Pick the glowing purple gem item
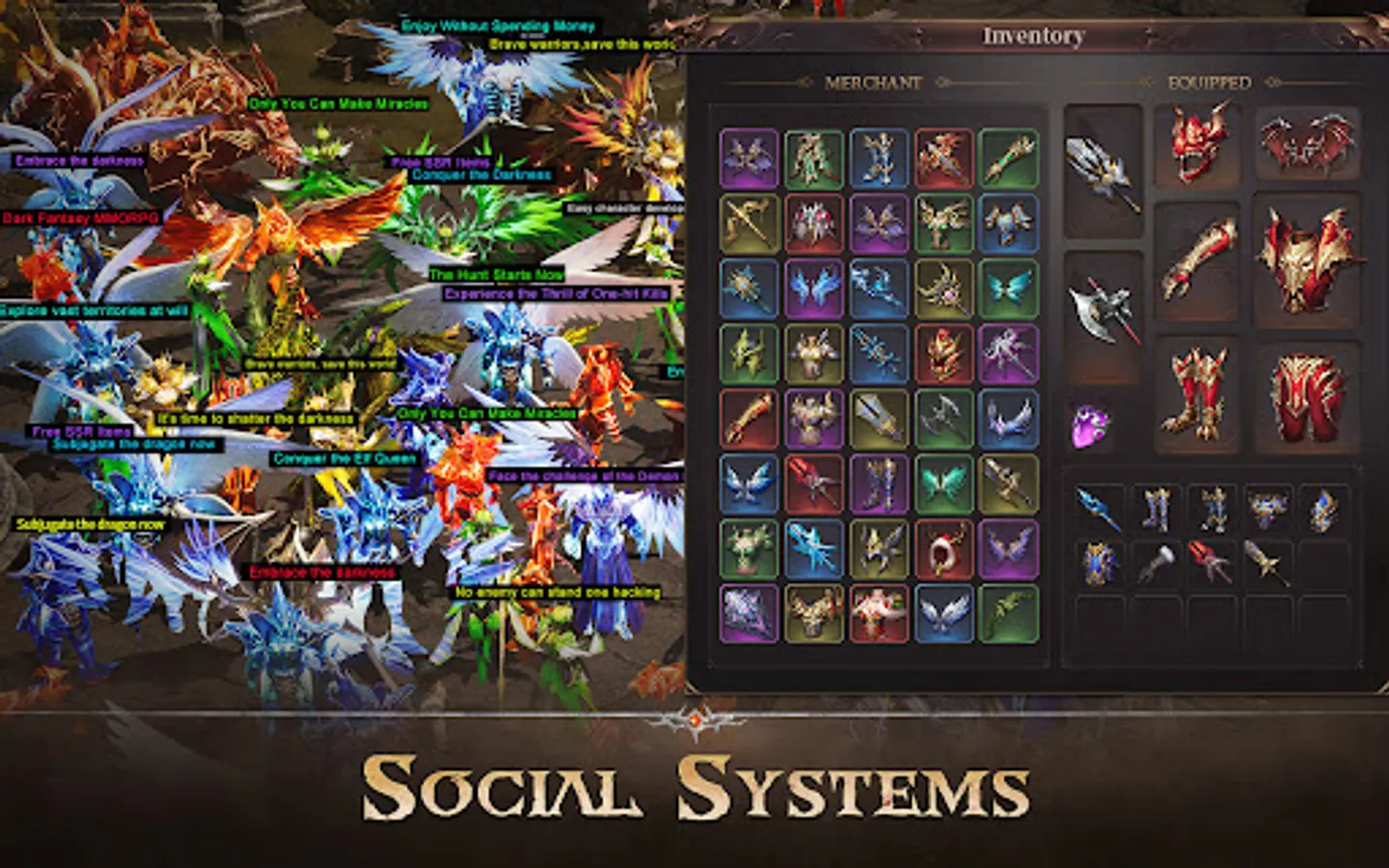This screenshot has height=868, width=1389. [1087, 421]
